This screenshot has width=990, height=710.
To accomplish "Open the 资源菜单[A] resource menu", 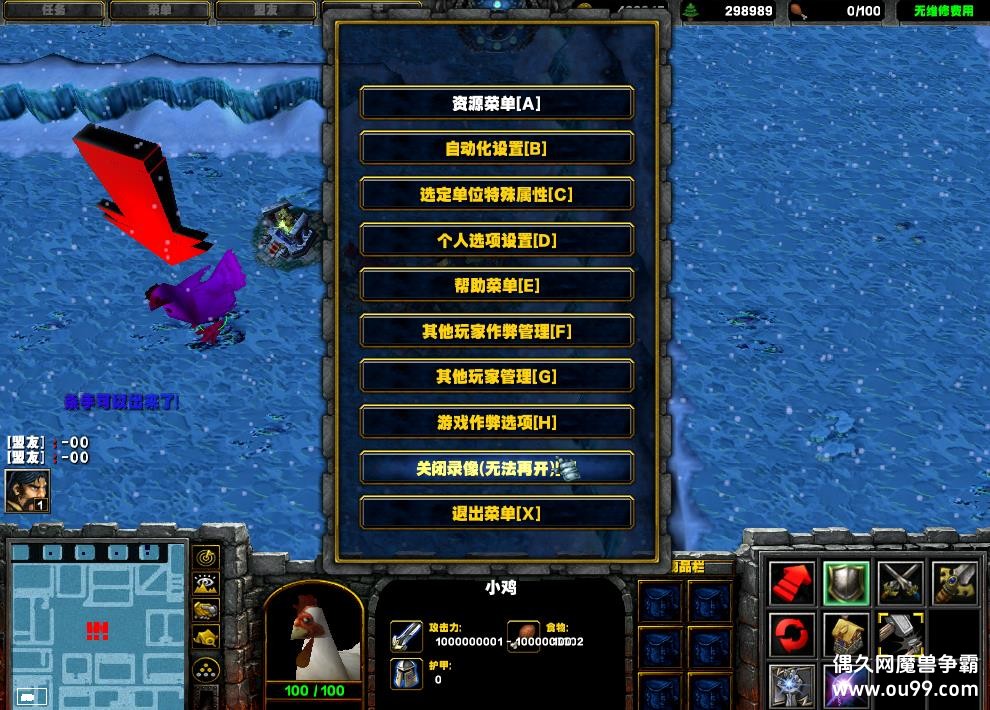I will [x=496, y=103].
